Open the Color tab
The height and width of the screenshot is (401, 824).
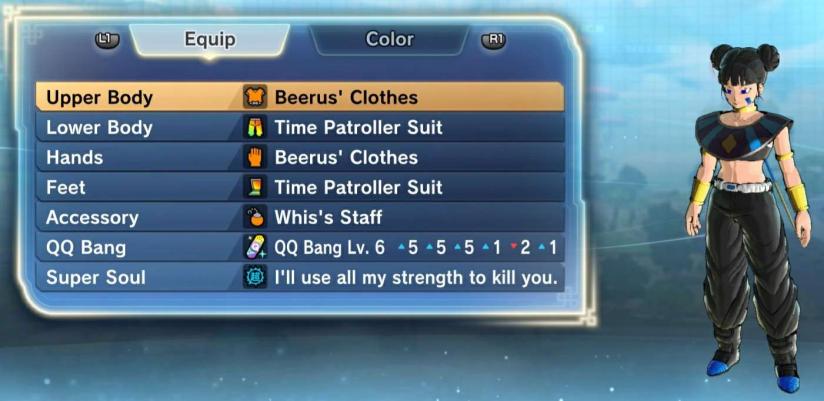tap(389, 40)
